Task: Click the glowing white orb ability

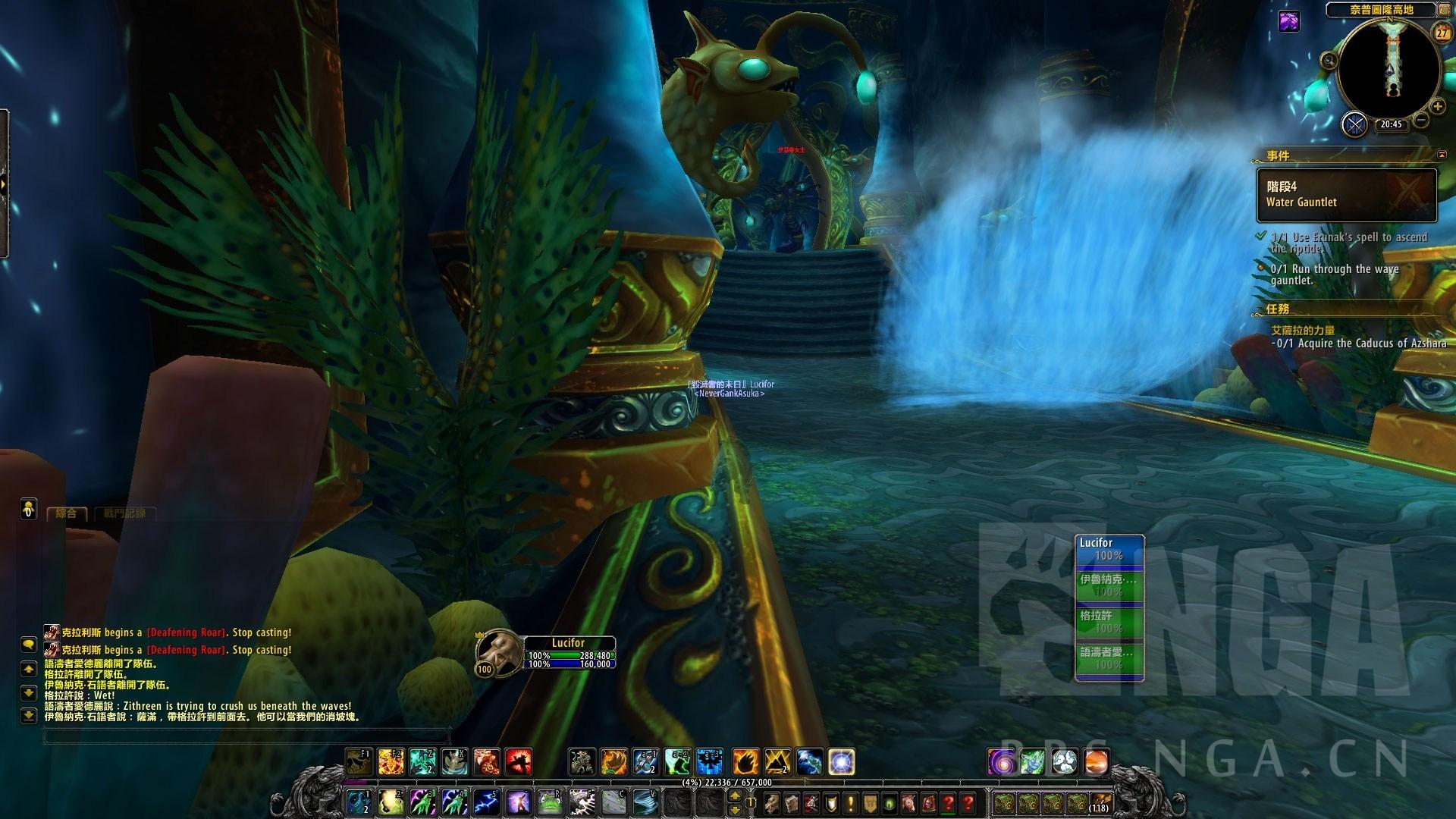Action: click(x=841, y=761)
